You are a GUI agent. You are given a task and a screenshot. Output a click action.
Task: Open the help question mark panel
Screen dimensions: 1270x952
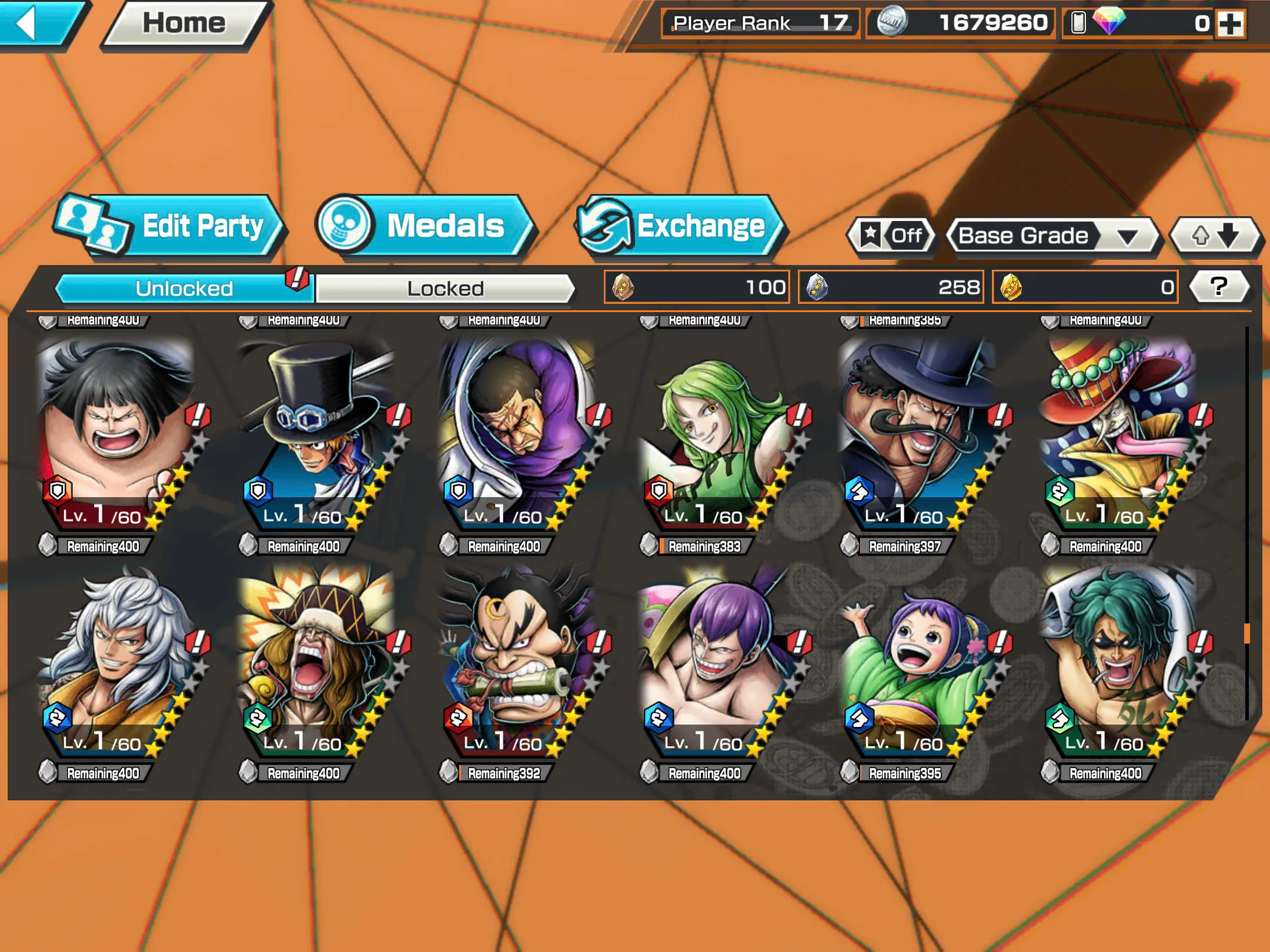point(1220,287)
